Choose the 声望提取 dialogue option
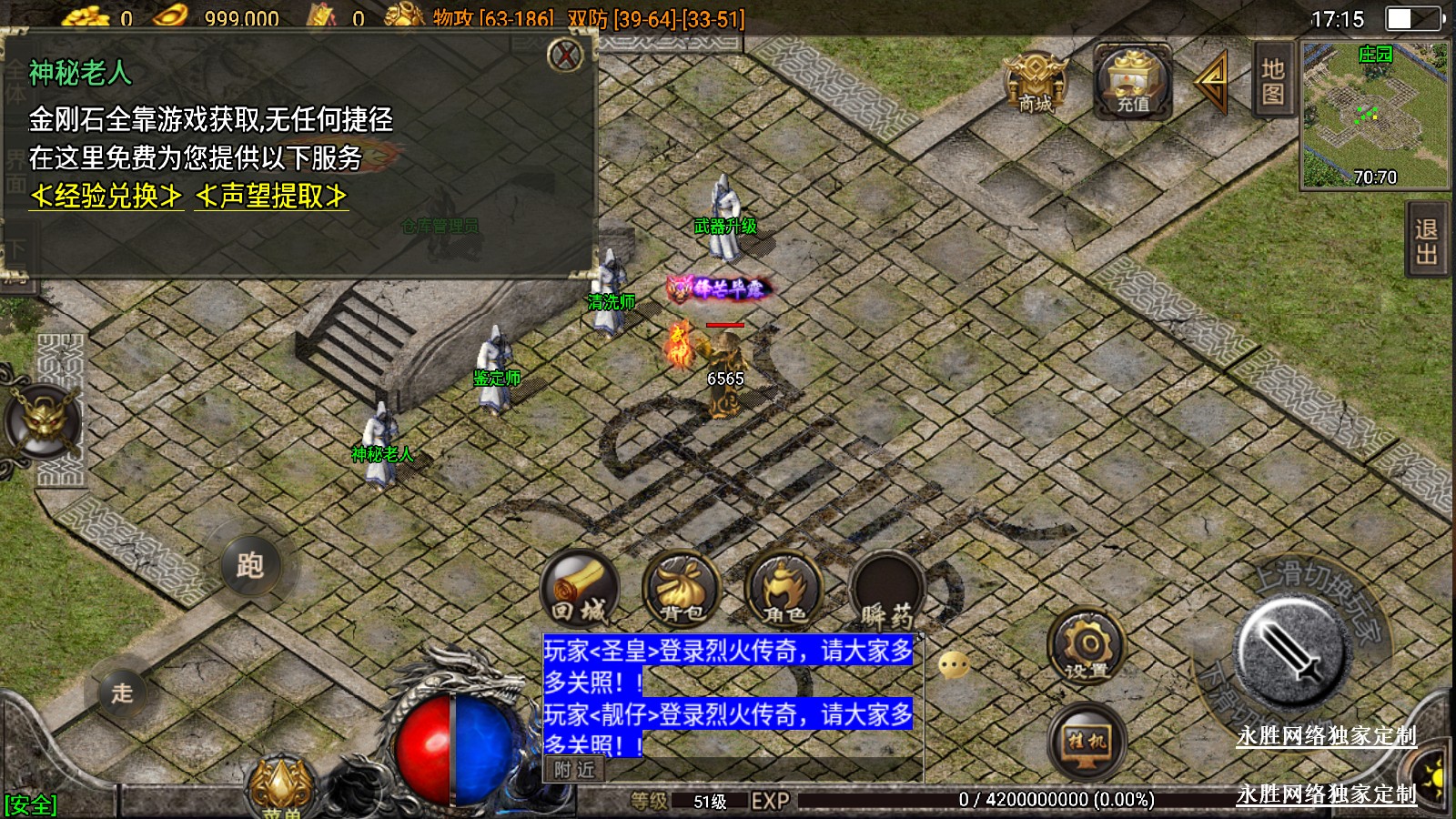1456x819 pixels. coord(271,196)
